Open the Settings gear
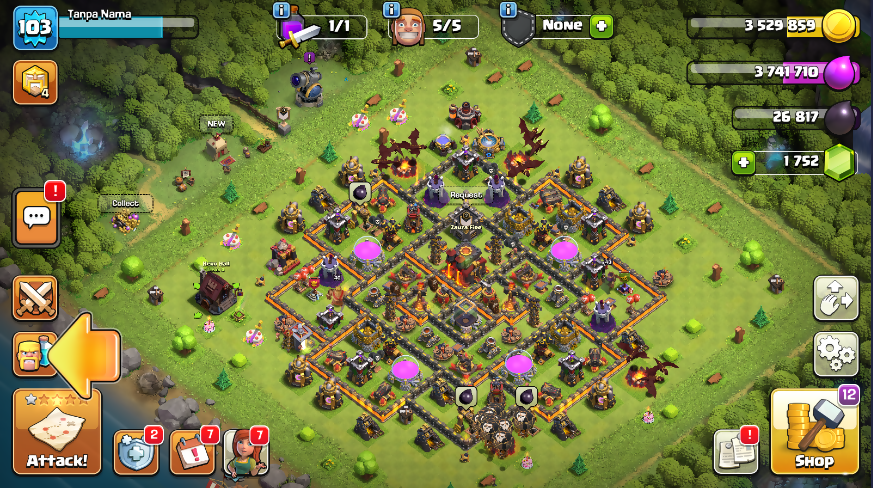Image resolution: width=873 pixels, height=488 pixels. [835, 353]
